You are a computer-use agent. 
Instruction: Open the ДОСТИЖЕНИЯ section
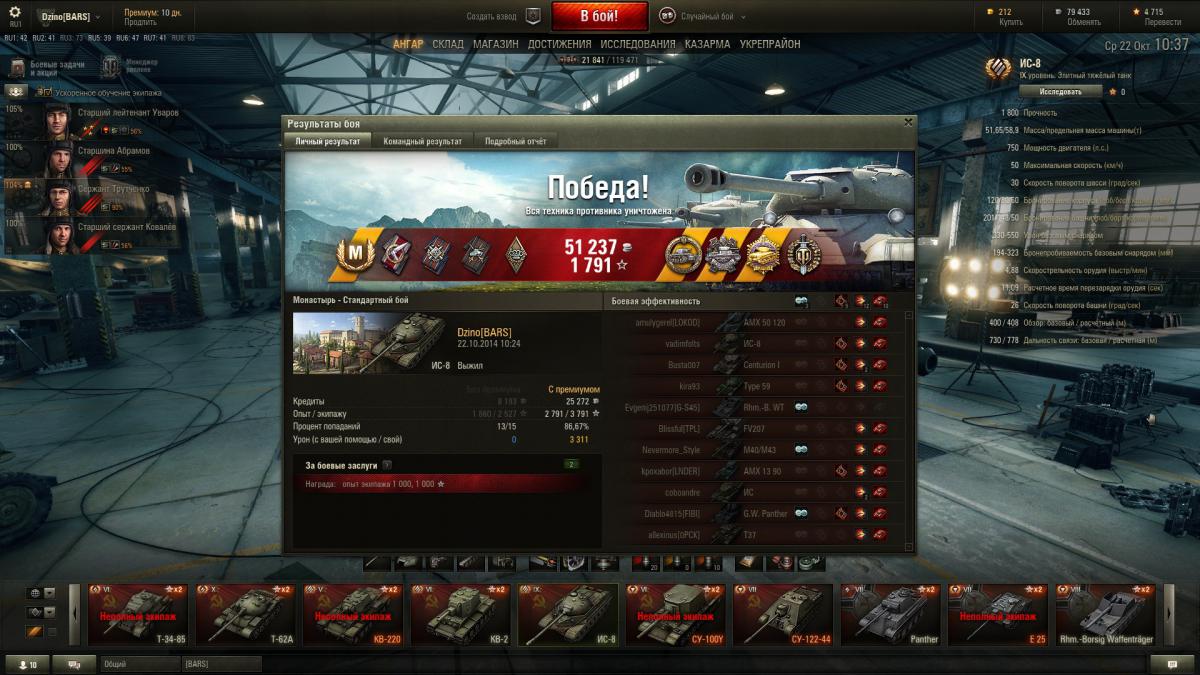point(559,44)
